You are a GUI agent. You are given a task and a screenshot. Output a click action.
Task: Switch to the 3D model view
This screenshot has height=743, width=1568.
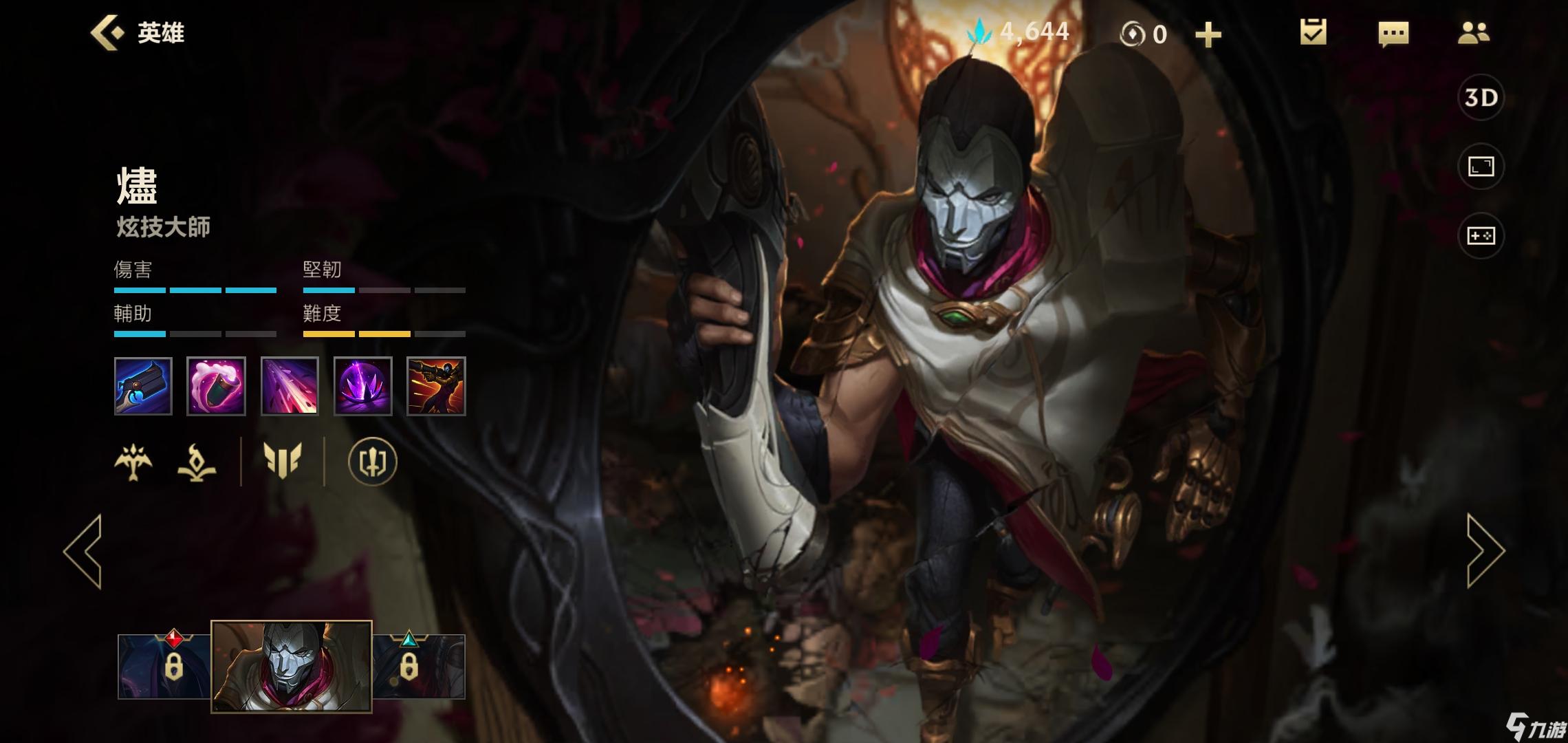pyautogui.click(x=1481, y=98)
